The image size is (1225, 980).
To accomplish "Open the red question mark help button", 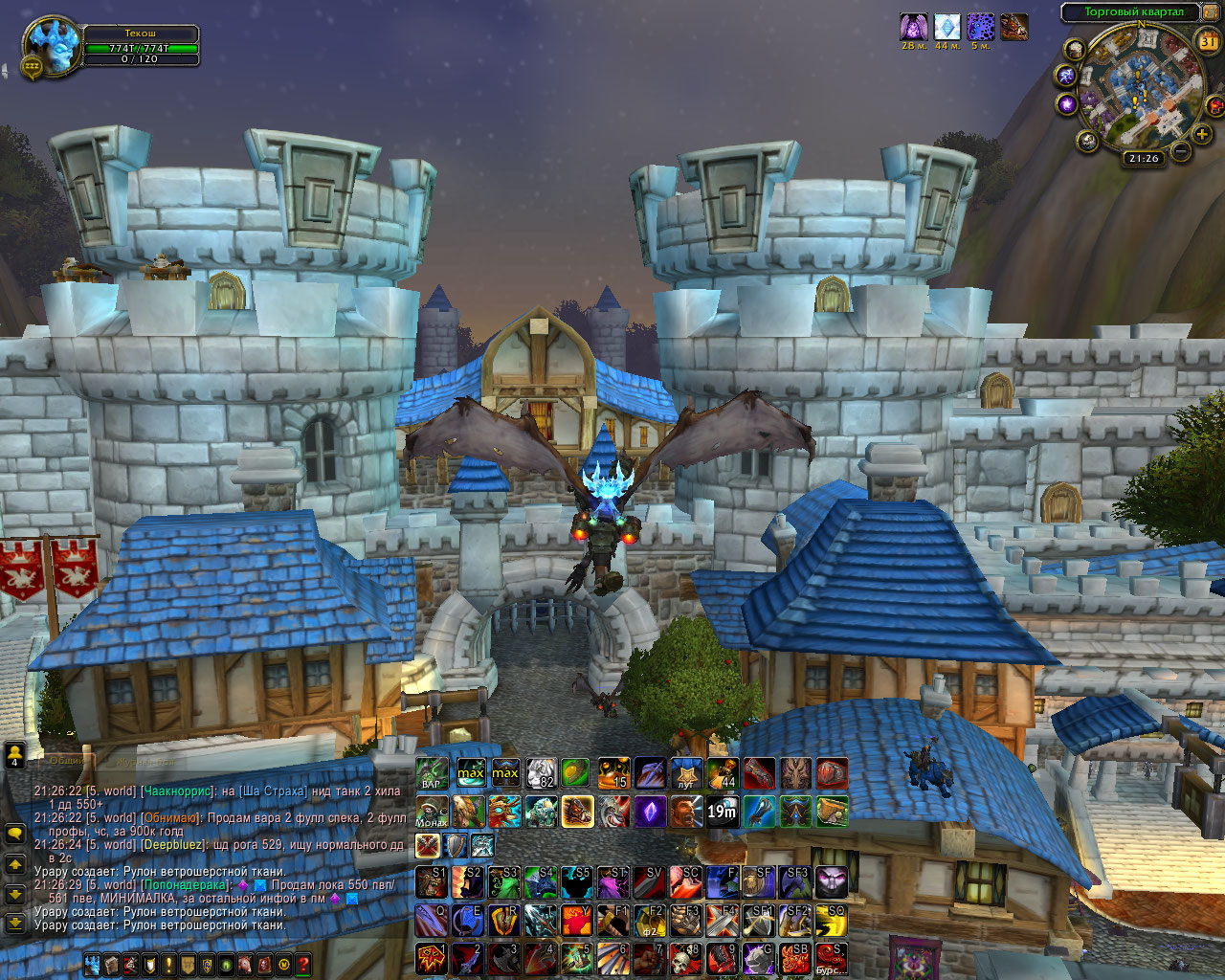I will 303,965.
